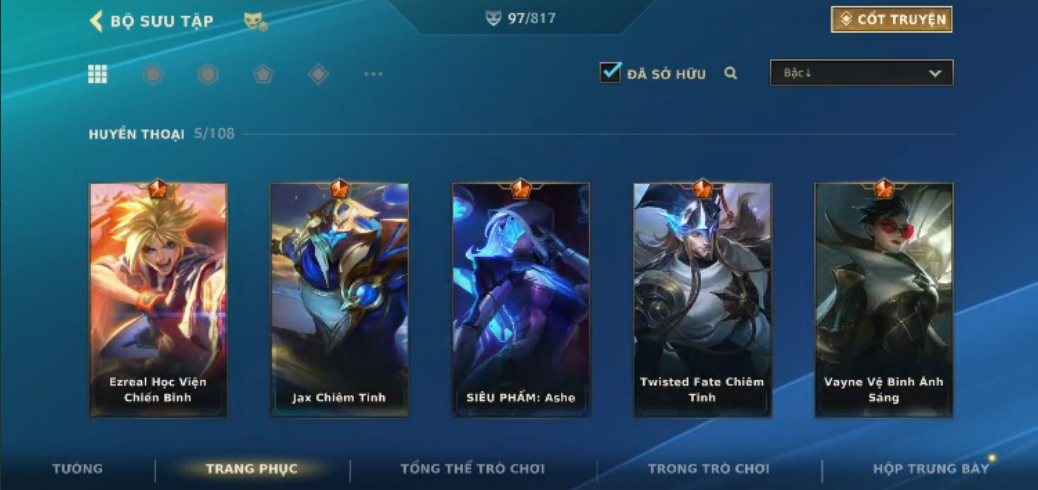Show more filters via three dots
The width and height of the screenshot is (1038, 490).
(373, 74)
